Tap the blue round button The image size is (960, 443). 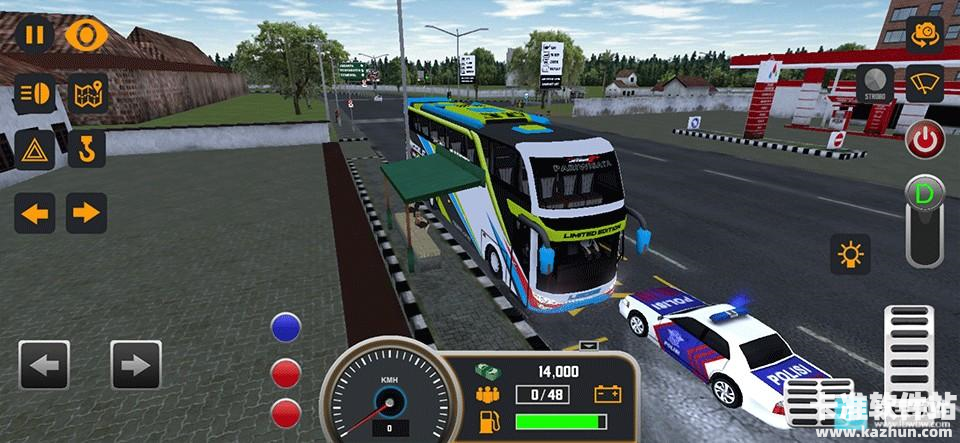click(x=287, y=328)
